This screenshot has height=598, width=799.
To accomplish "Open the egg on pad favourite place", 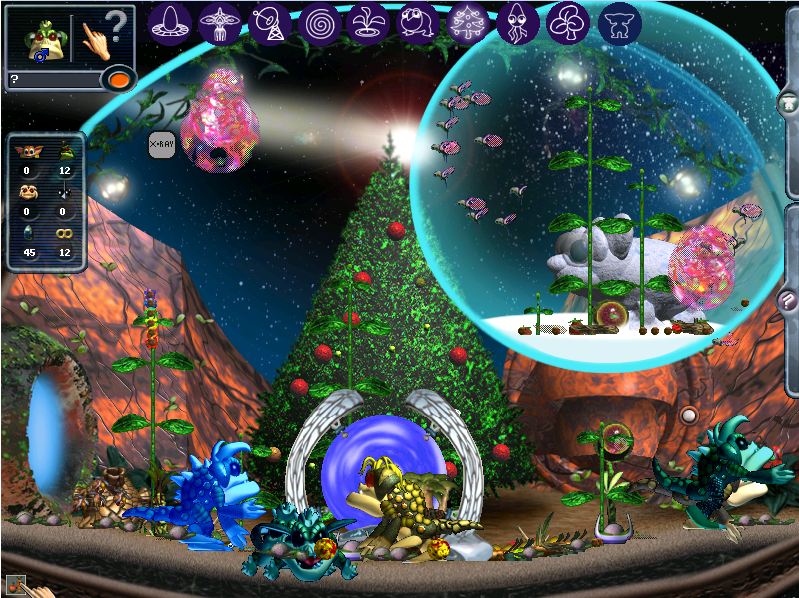I will point(171,22).
